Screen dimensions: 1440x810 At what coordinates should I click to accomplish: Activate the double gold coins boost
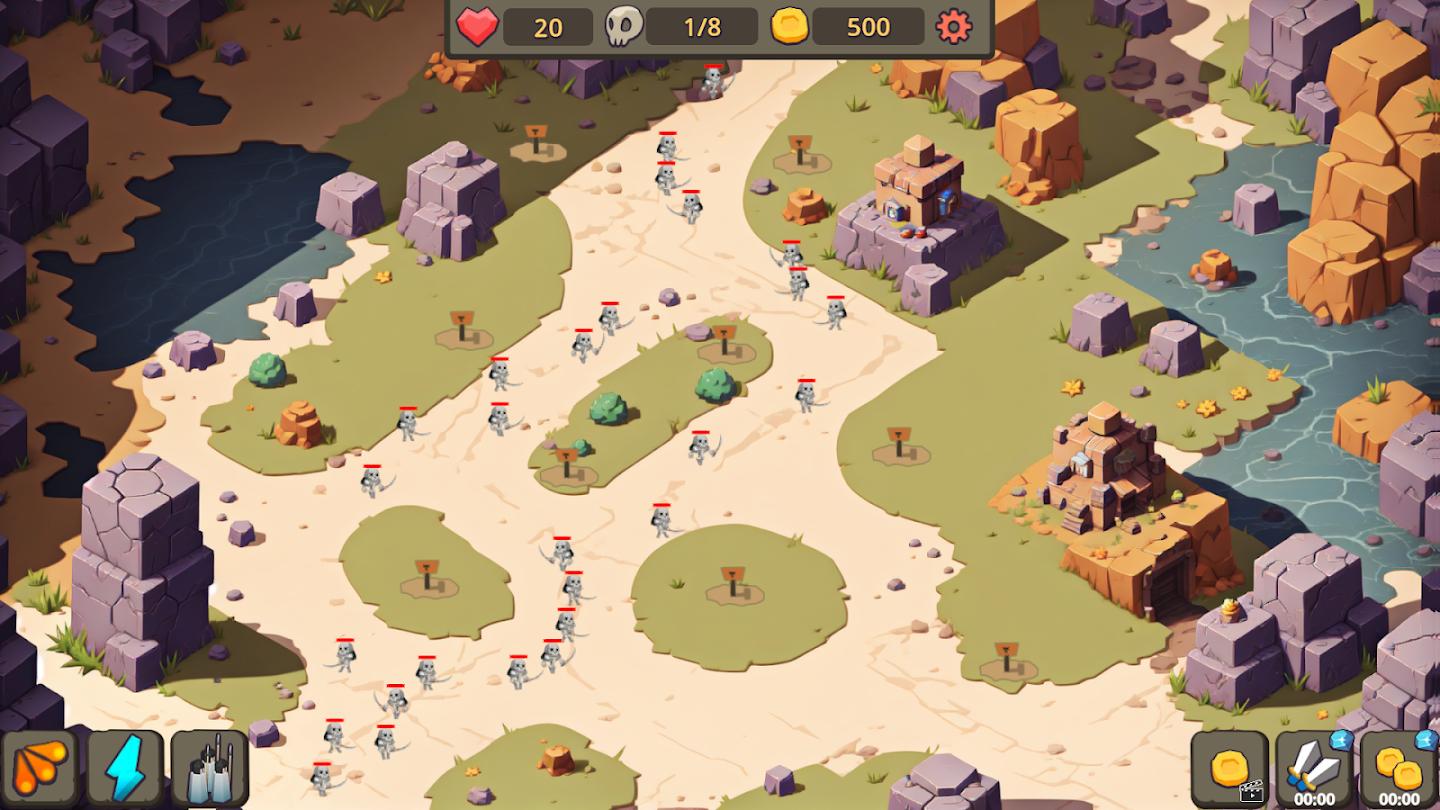pos(1399,768)
